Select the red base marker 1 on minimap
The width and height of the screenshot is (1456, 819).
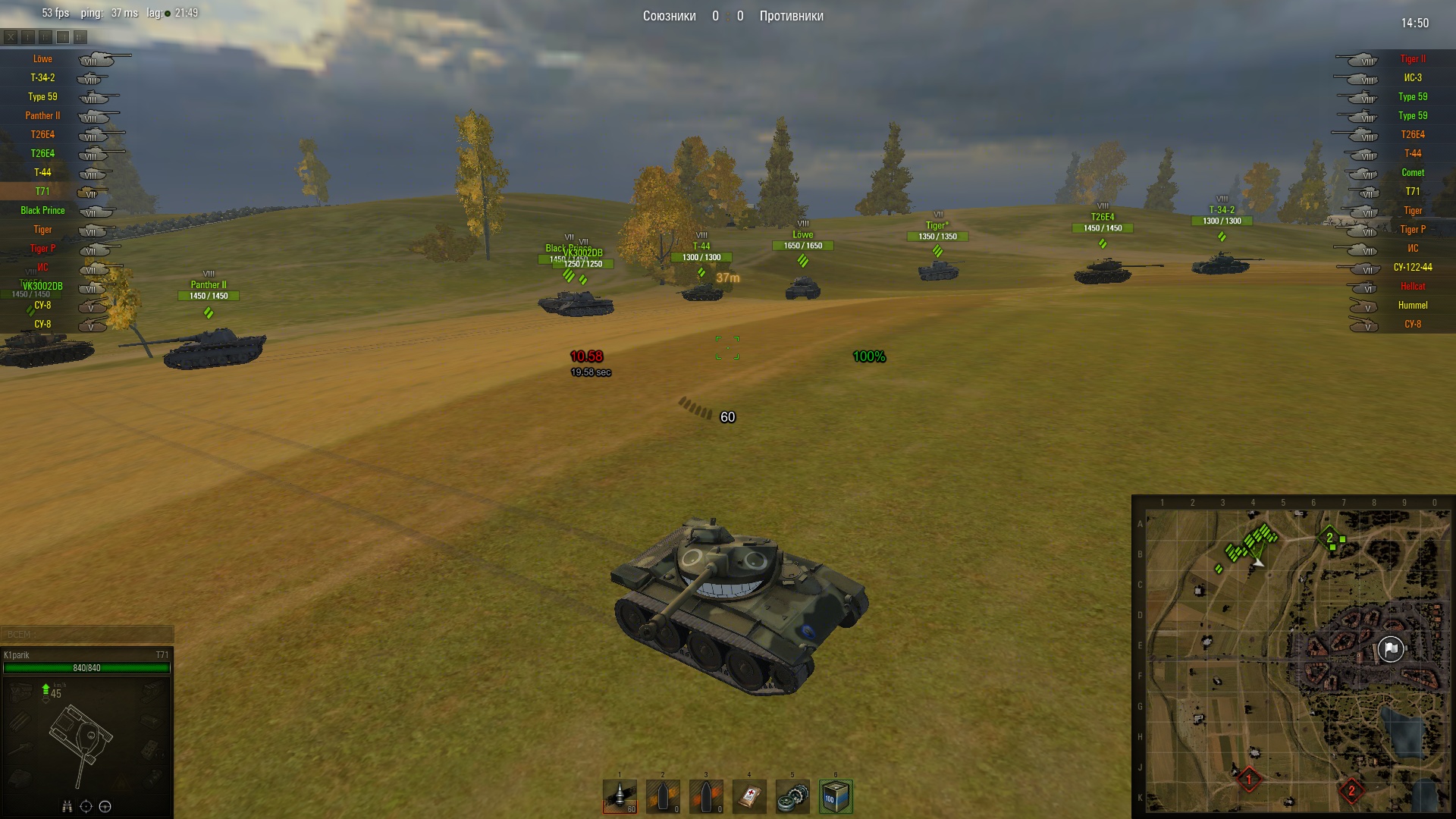1249,779
